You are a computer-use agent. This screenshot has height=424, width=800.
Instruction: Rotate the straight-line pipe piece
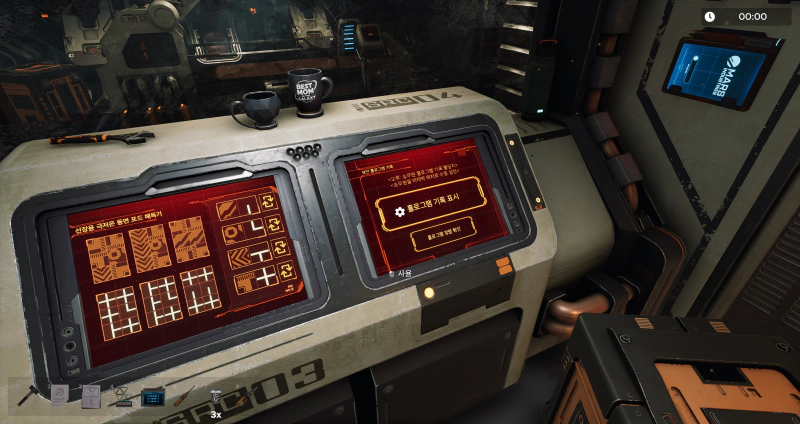[x=267, y=203]
